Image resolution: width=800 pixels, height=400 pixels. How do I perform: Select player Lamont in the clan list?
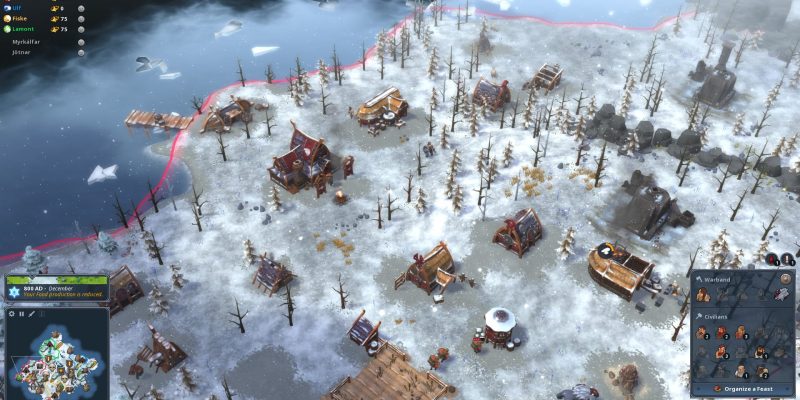[x=25, y=29]
